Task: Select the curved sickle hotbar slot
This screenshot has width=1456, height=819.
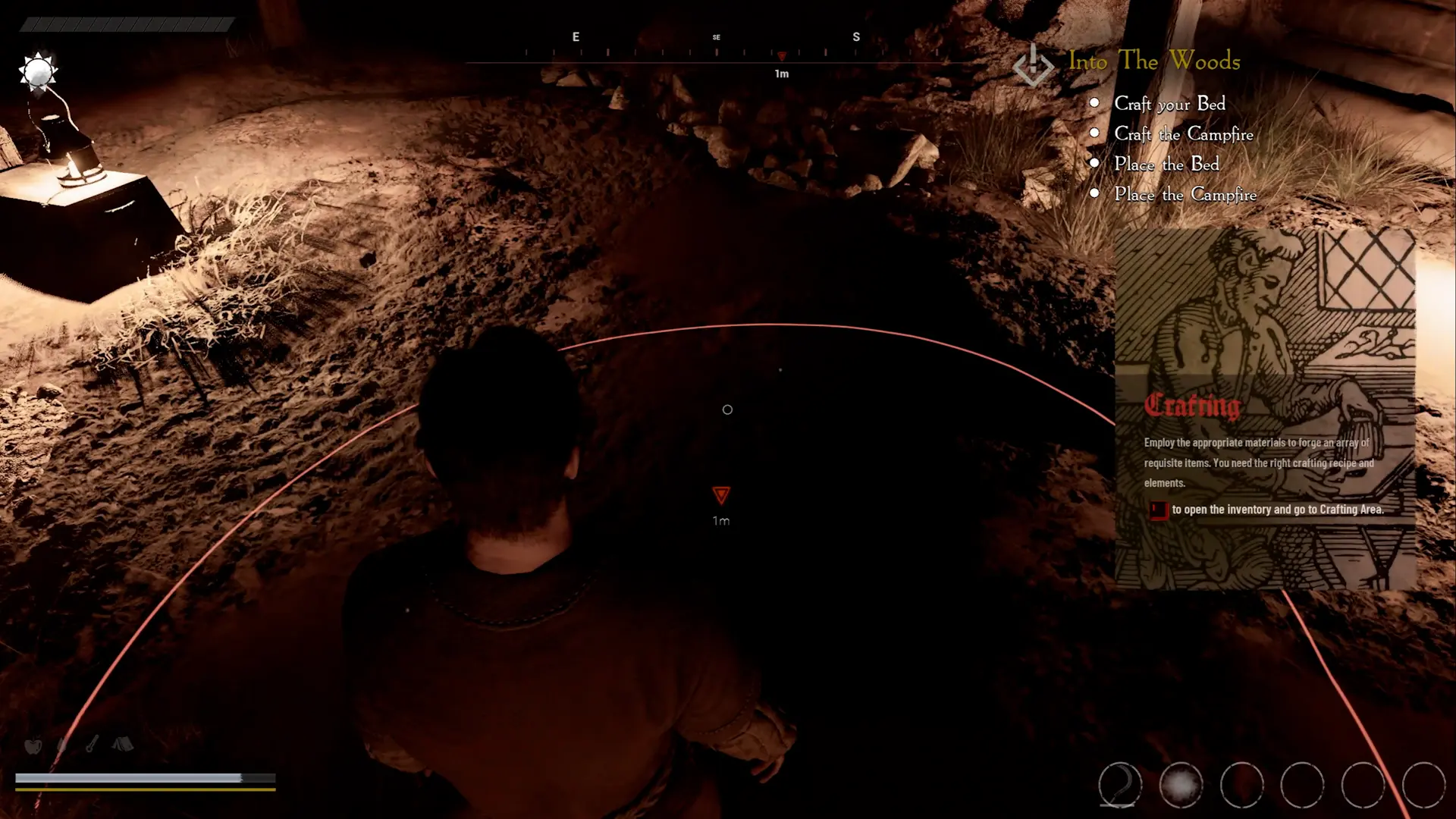Action: tap(1120, 784)
